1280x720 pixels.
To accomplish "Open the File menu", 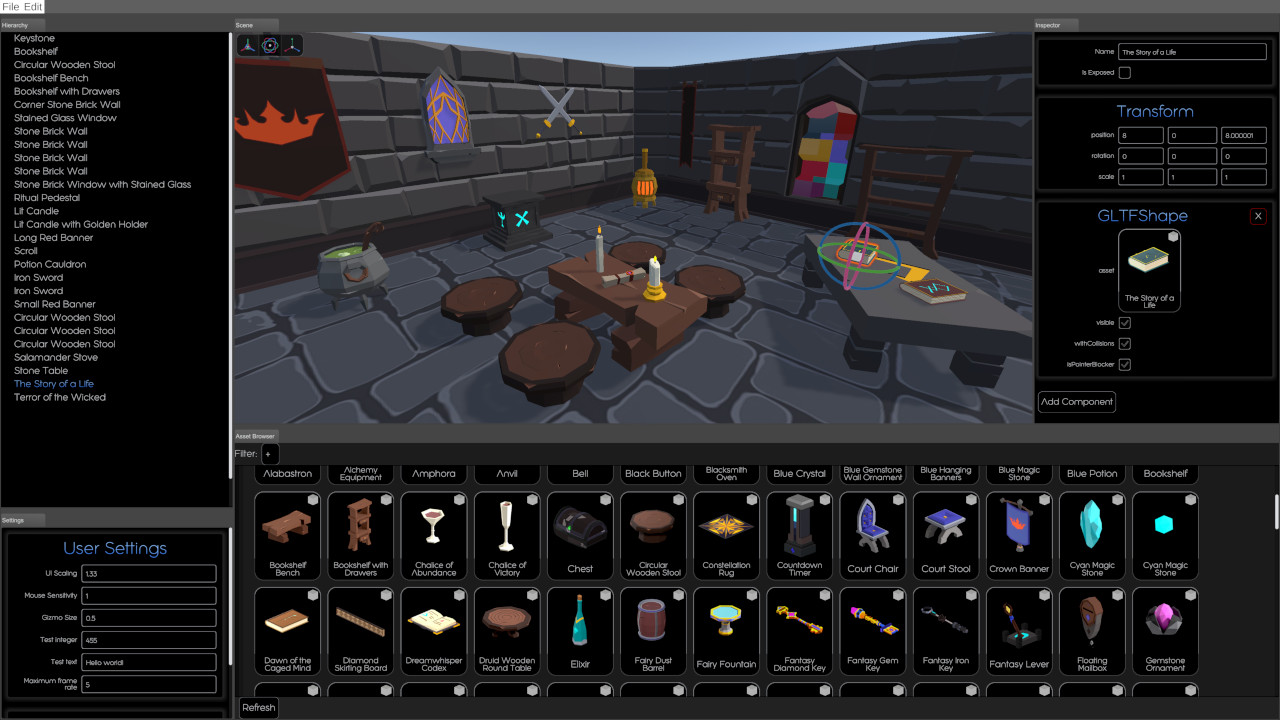I will click(x=10, y=7).
